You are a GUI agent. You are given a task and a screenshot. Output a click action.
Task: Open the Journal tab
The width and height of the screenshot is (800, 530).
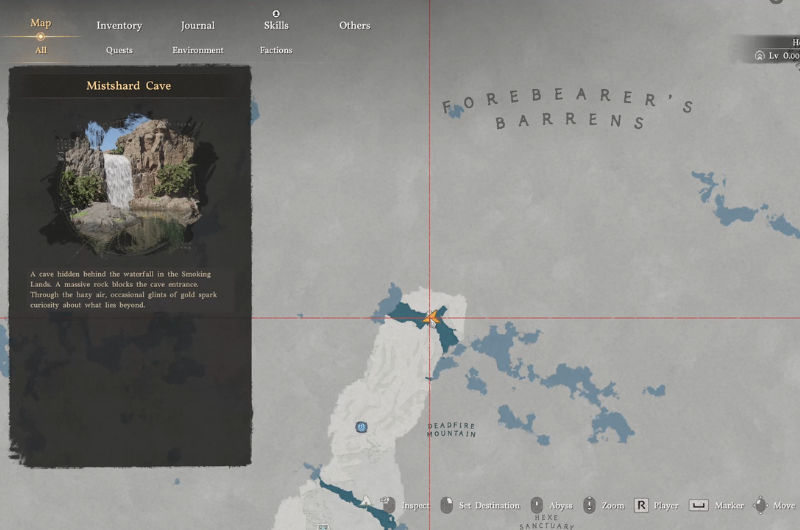click(x=198, y=25)
